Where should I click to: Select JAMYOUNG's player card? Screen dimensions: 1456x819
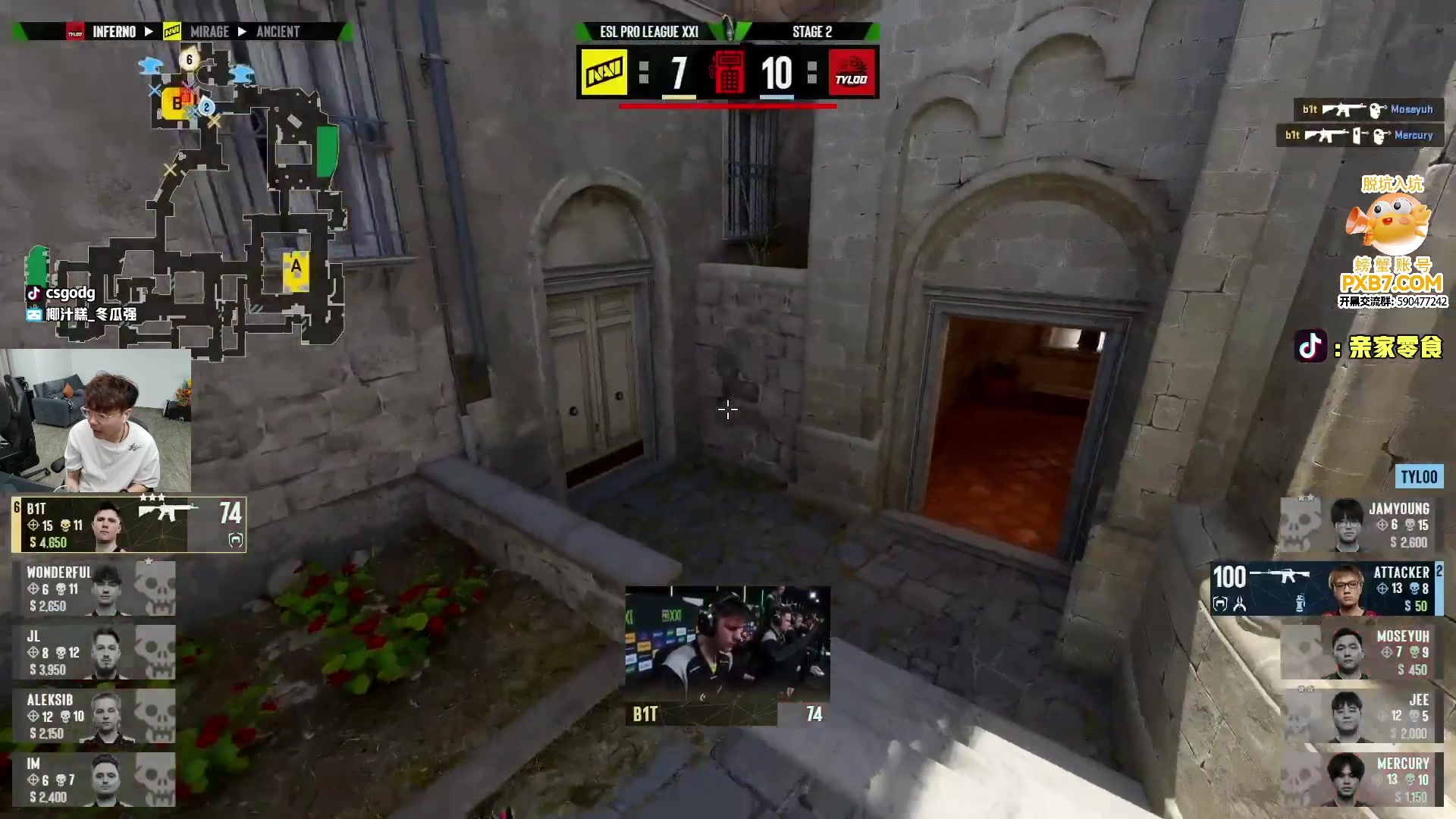point(1361,525)
